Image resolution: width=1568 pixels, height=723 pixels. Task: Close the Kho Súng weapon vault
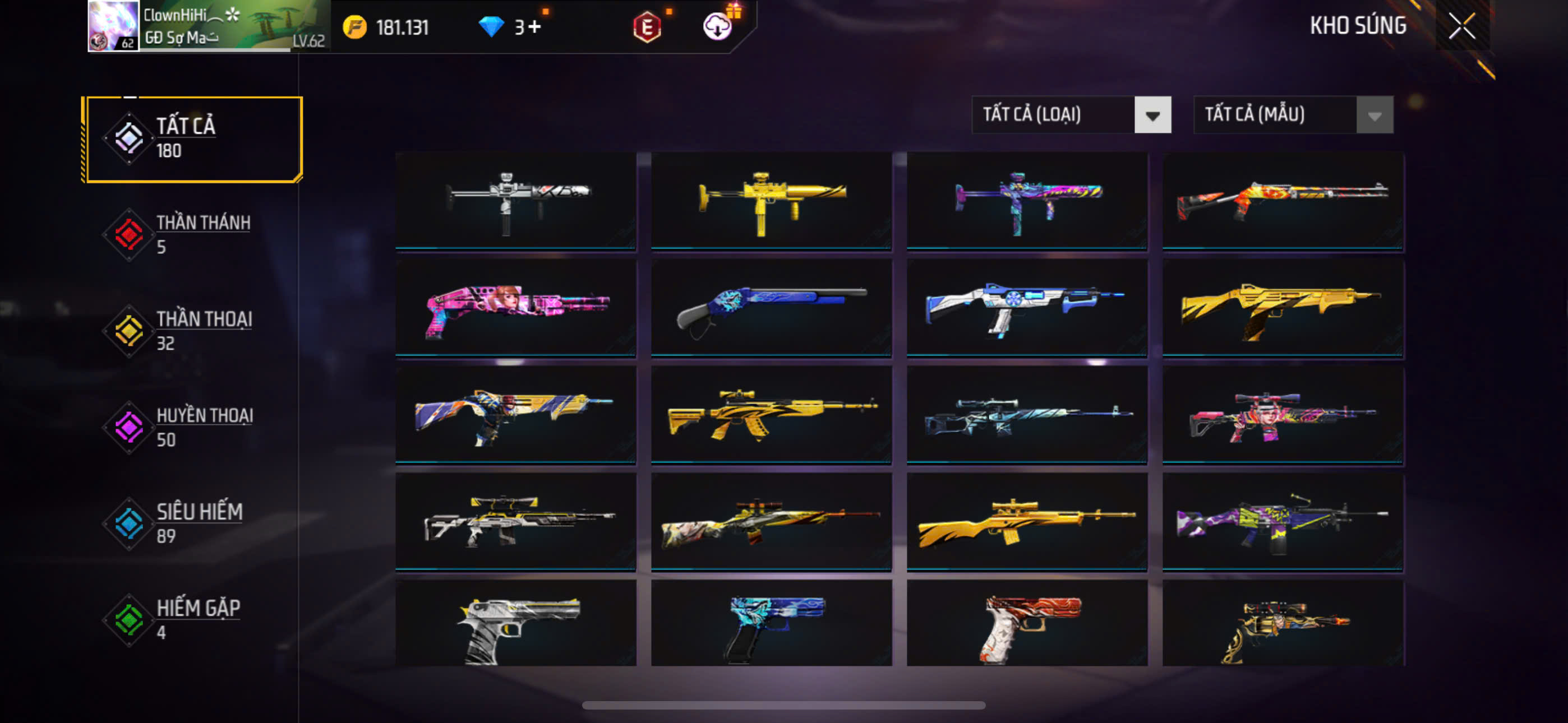pyautogui.click(x=1461, y=26)
